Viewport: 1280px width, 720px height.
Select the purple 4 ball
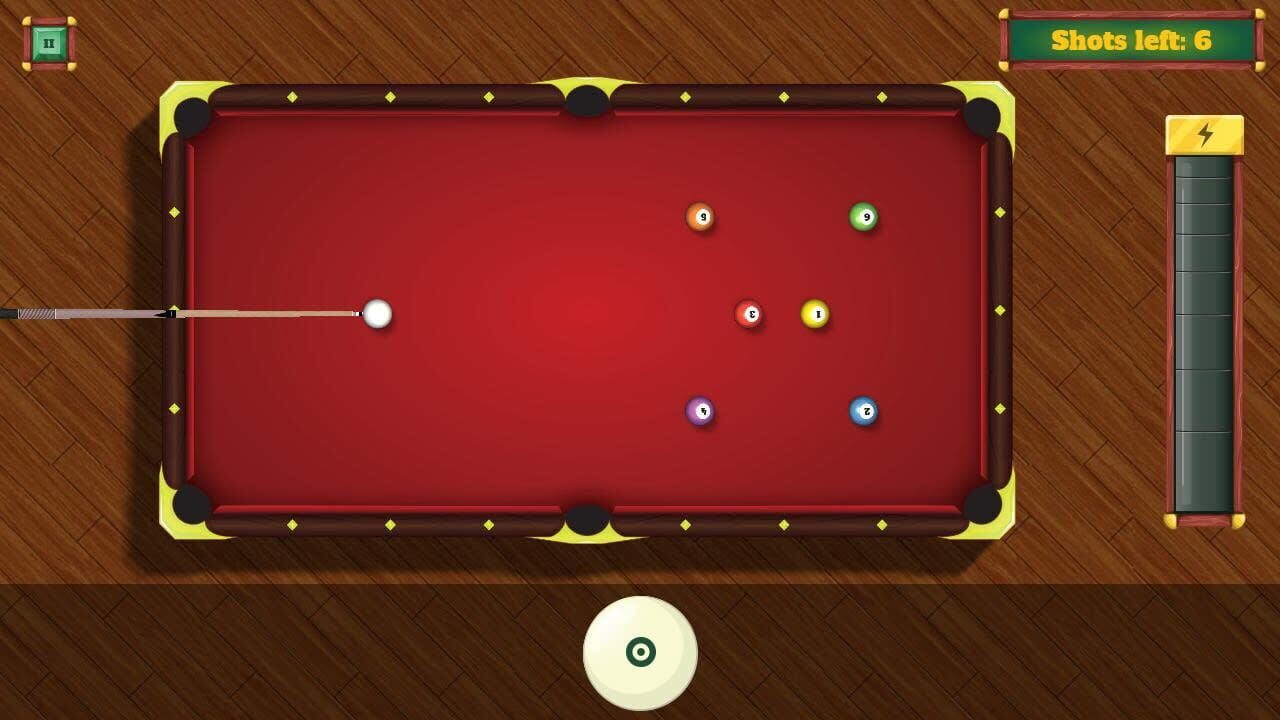(699, 411)
